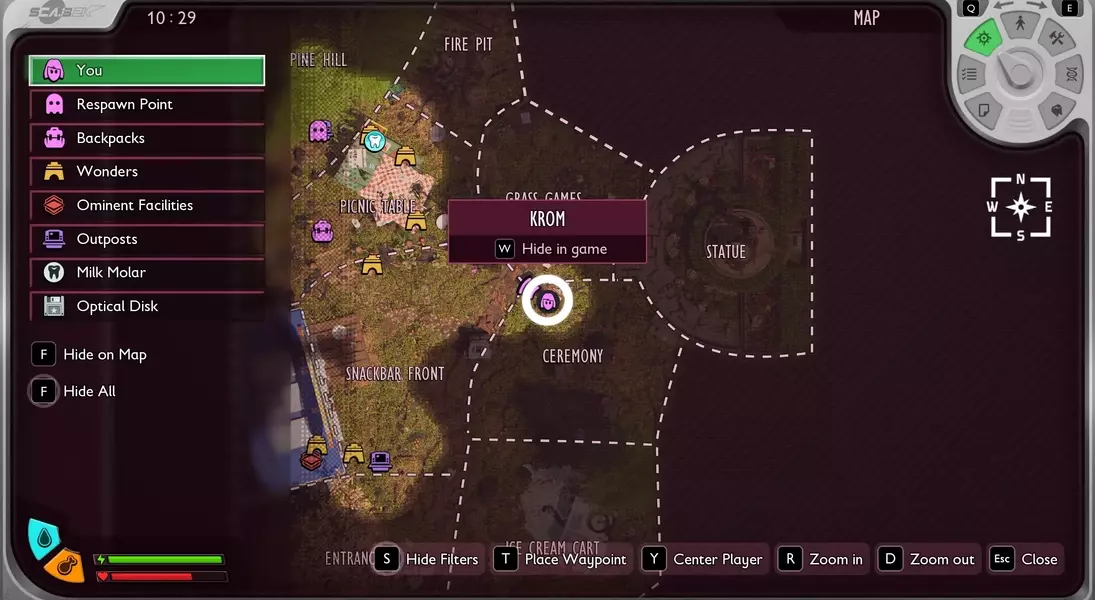Viewport: 1095px width, 600px height.
Task: Switch to the crafting hammer-and-wrench tab
Action: pos(1056,39)
